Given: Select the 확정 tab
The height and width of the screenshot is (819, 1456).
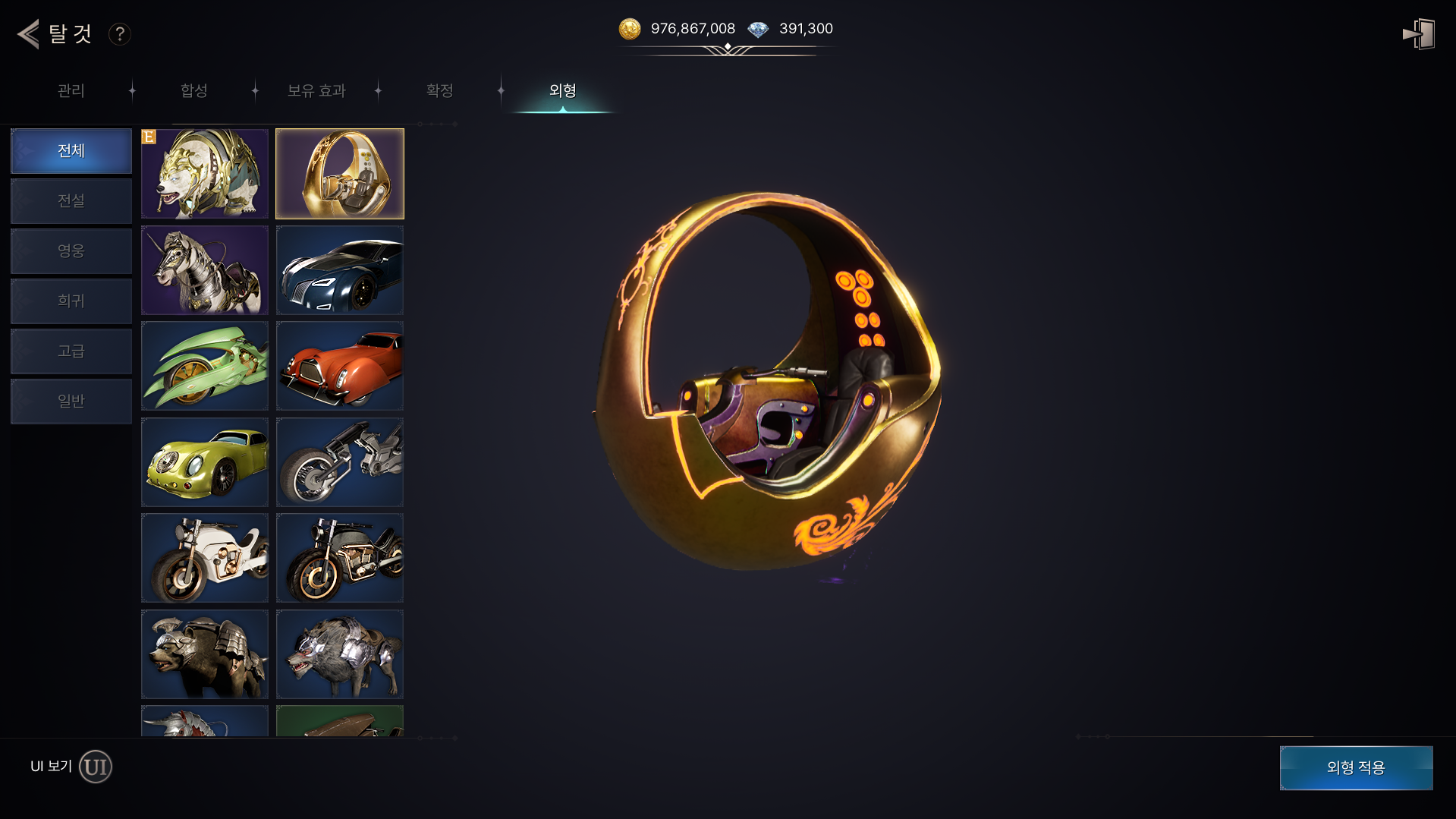Looking at the screenshot, I should coord(439,91).
